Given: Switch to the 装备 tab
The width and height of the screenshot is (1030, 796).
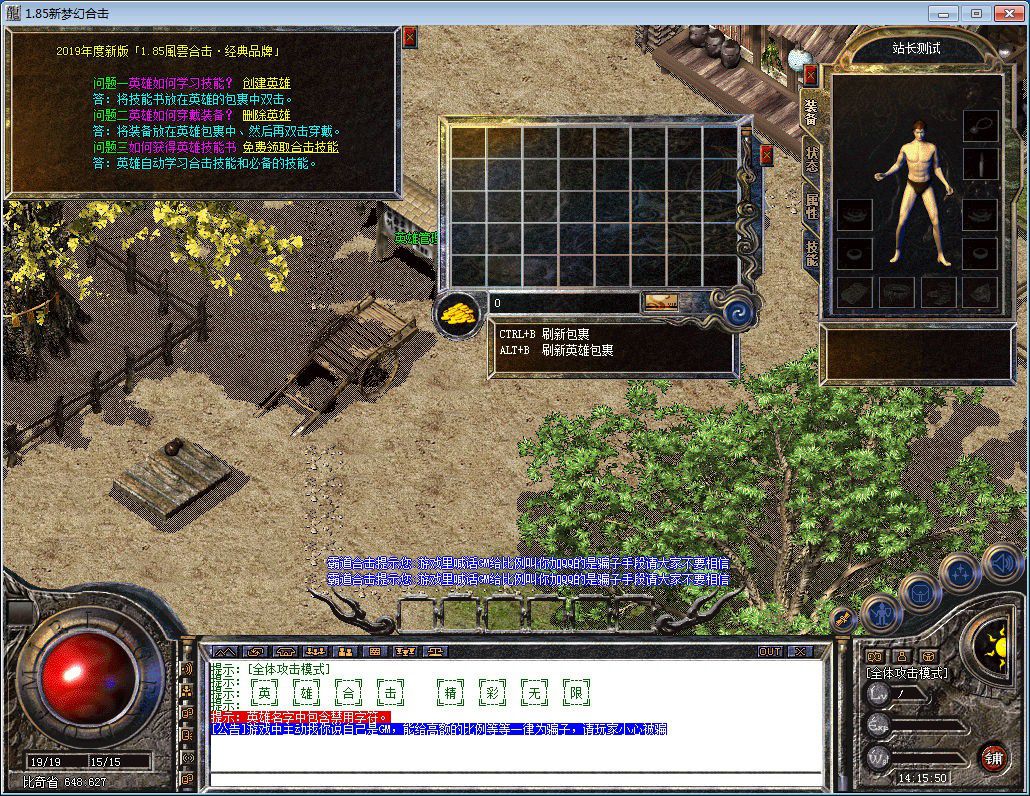Looking at the screenshot, I should click(x=811, y=111).
